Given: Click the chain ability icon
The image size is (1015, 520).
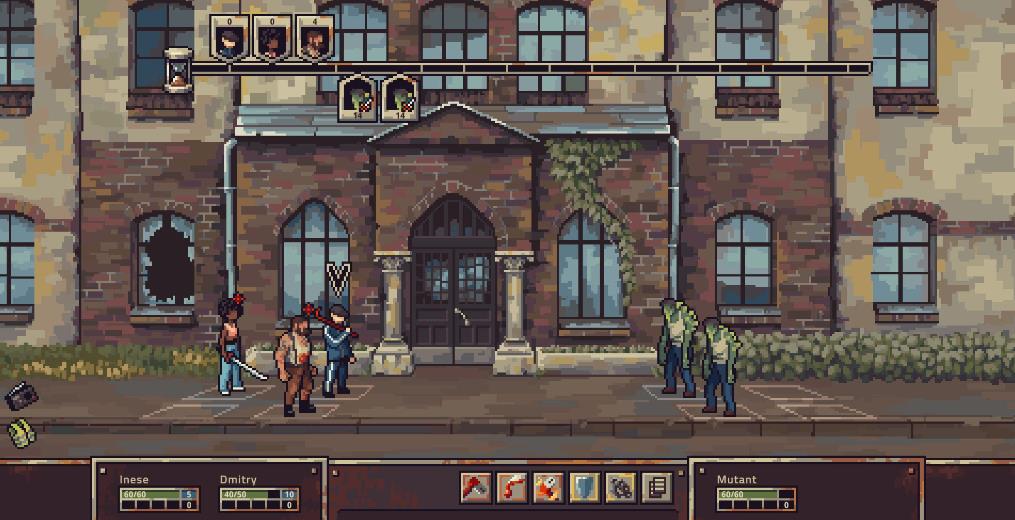Looking at the screenshot, I should coord(619,487).
